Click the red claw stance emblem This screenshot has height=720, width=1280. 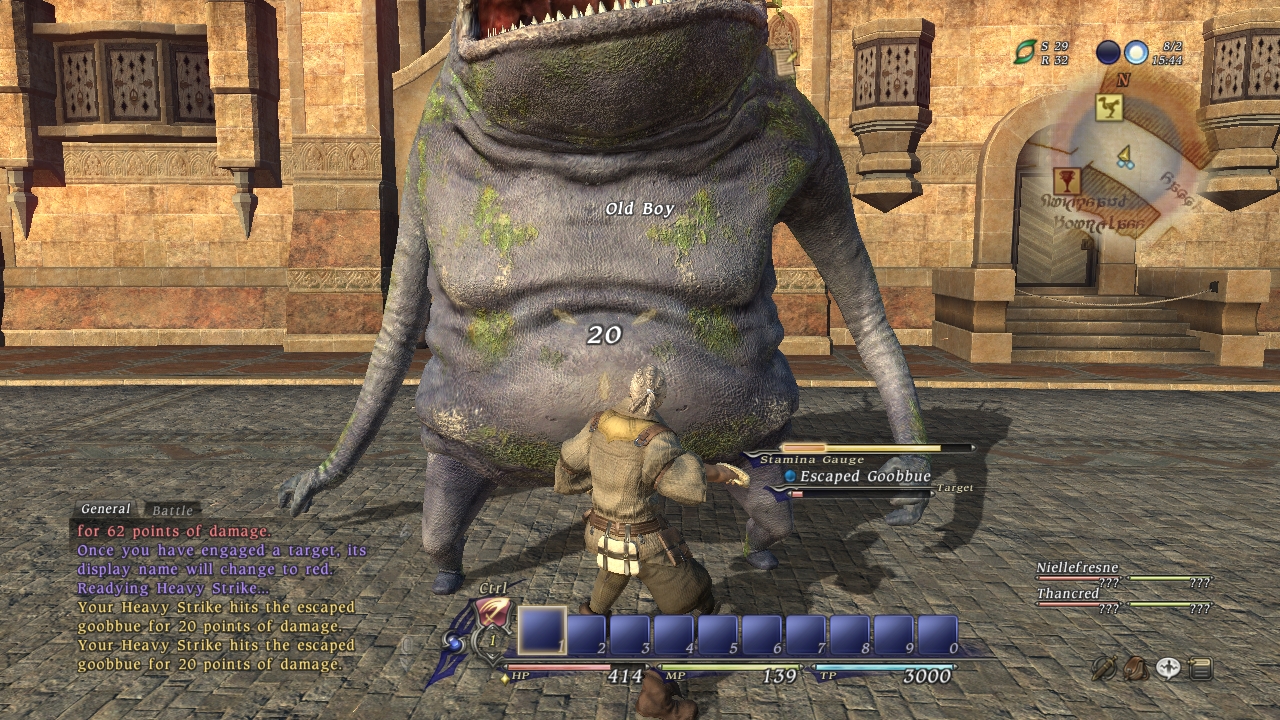[x=493, y=612]
